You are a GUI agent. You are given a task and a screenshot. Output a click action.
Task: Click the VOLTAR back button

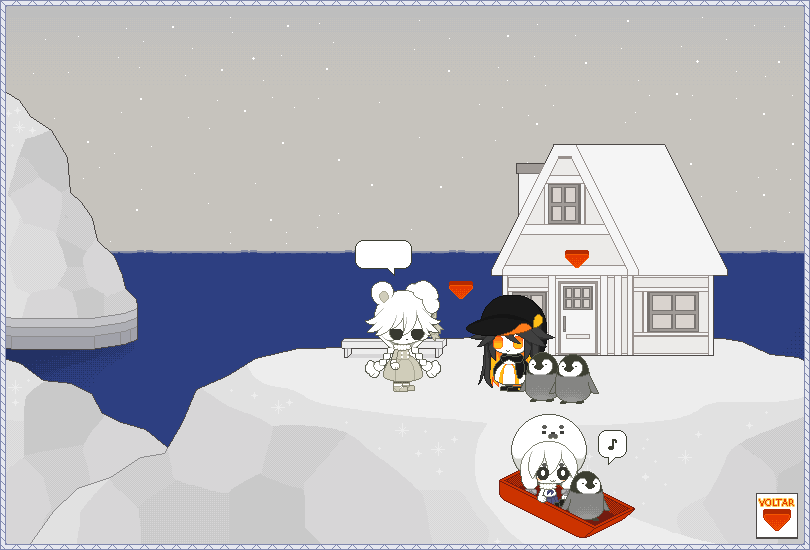pyautogui.click(x=775, y=514)
